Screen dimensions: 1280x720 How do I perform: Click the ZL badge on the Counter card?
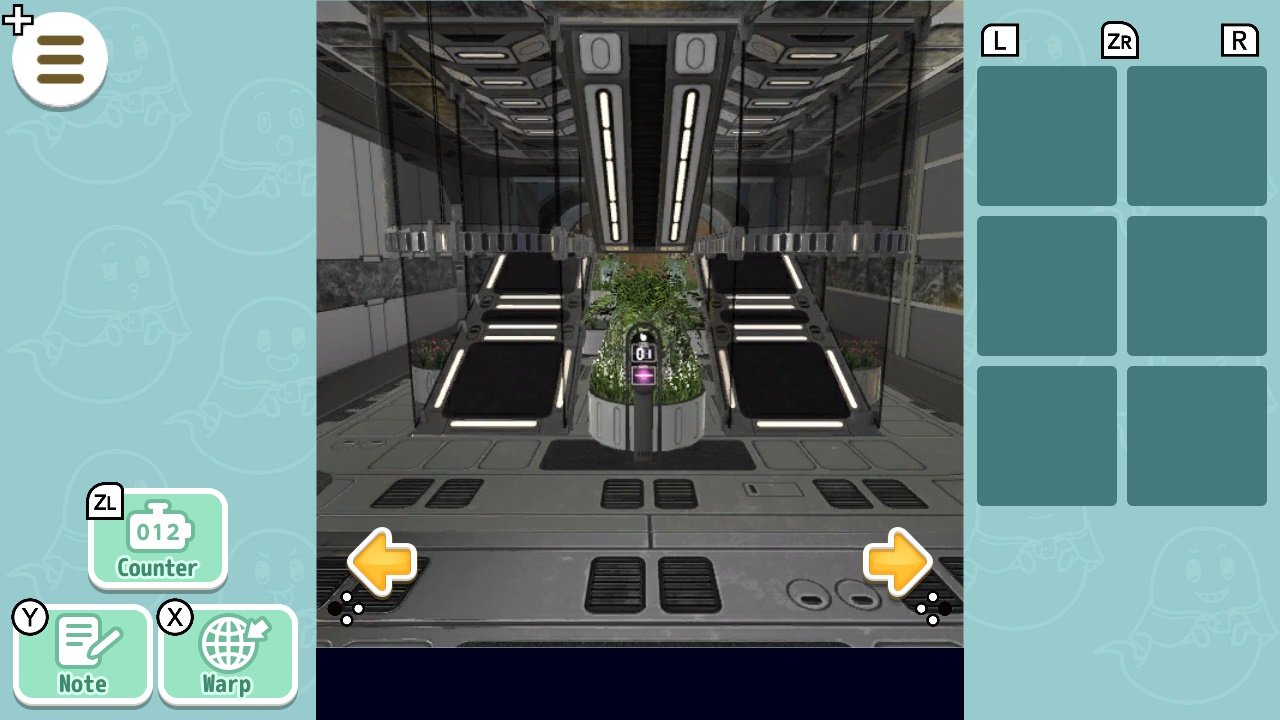[x=105, y=503]
